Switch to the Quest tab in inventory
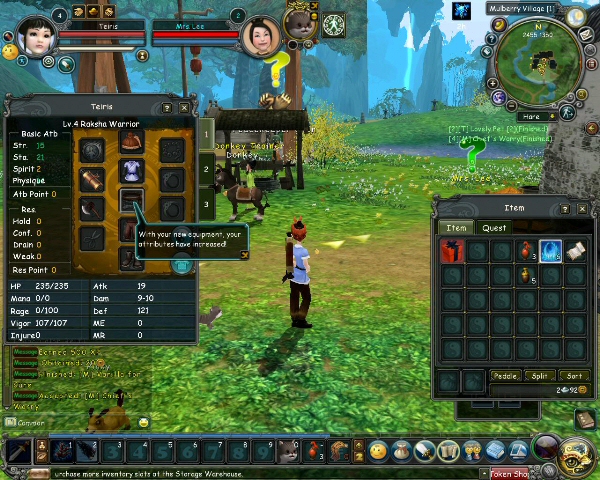Viewport: 600px width, 480px height. click(493, 228)
